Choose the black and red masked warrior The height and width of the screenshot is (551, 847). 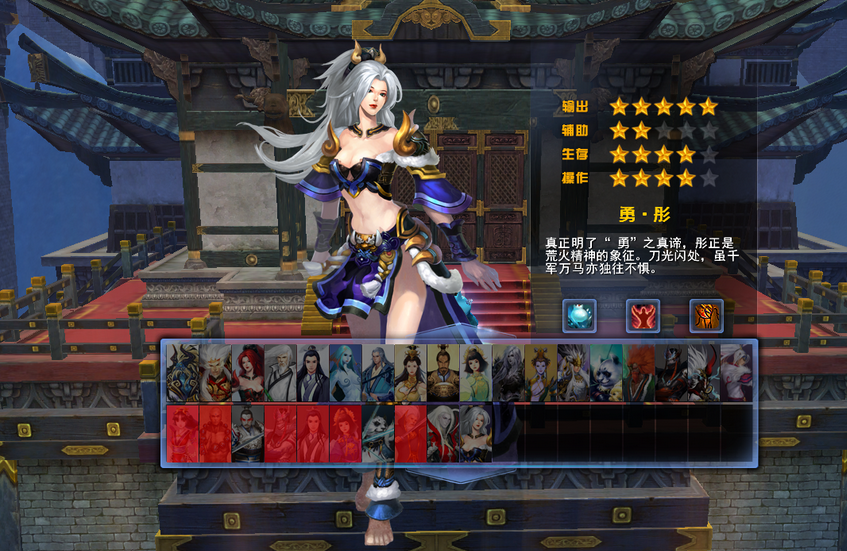pyautogui.click(x=670, y=373)
